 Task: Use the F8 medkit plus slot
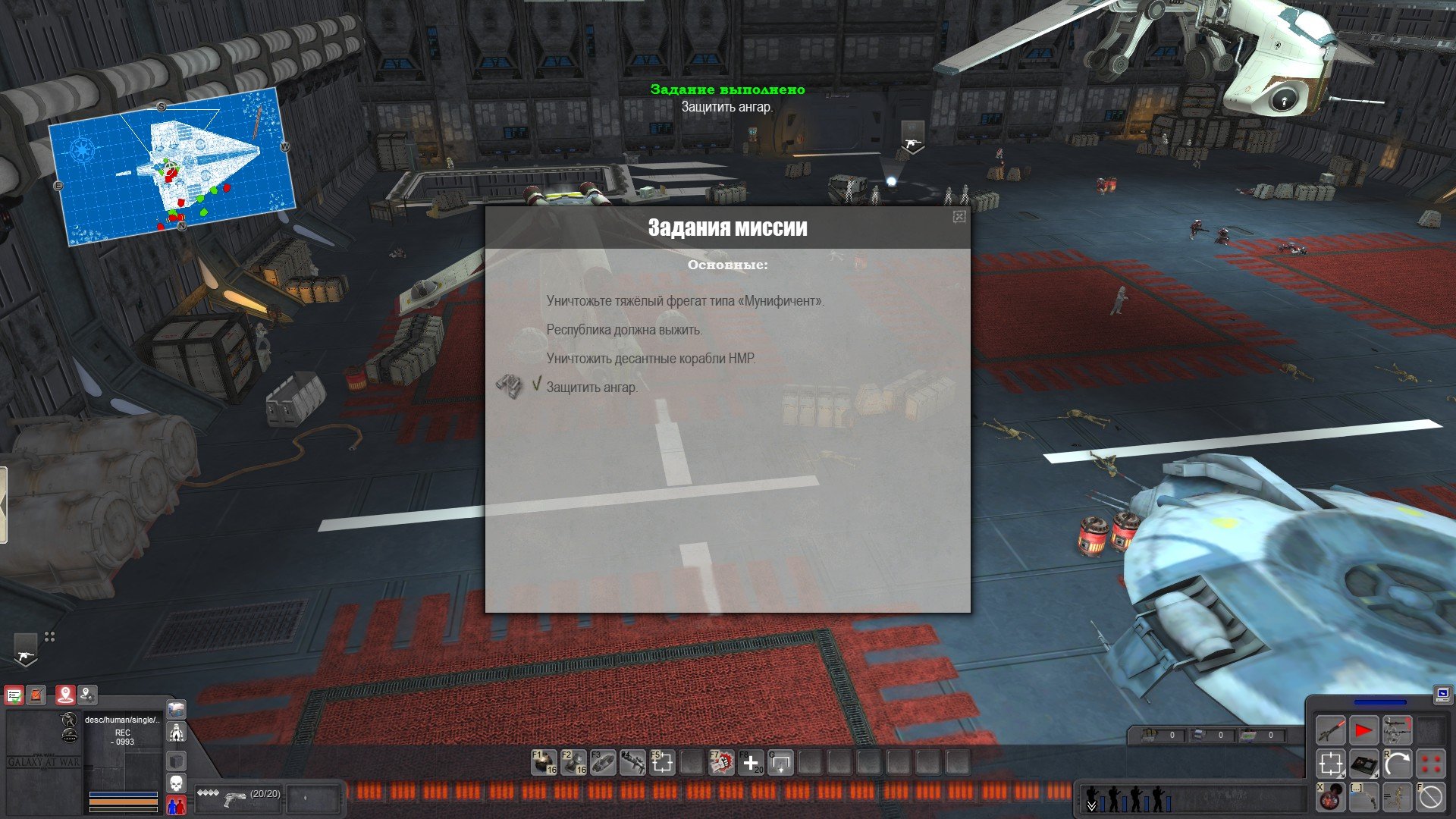click(751, 762)
